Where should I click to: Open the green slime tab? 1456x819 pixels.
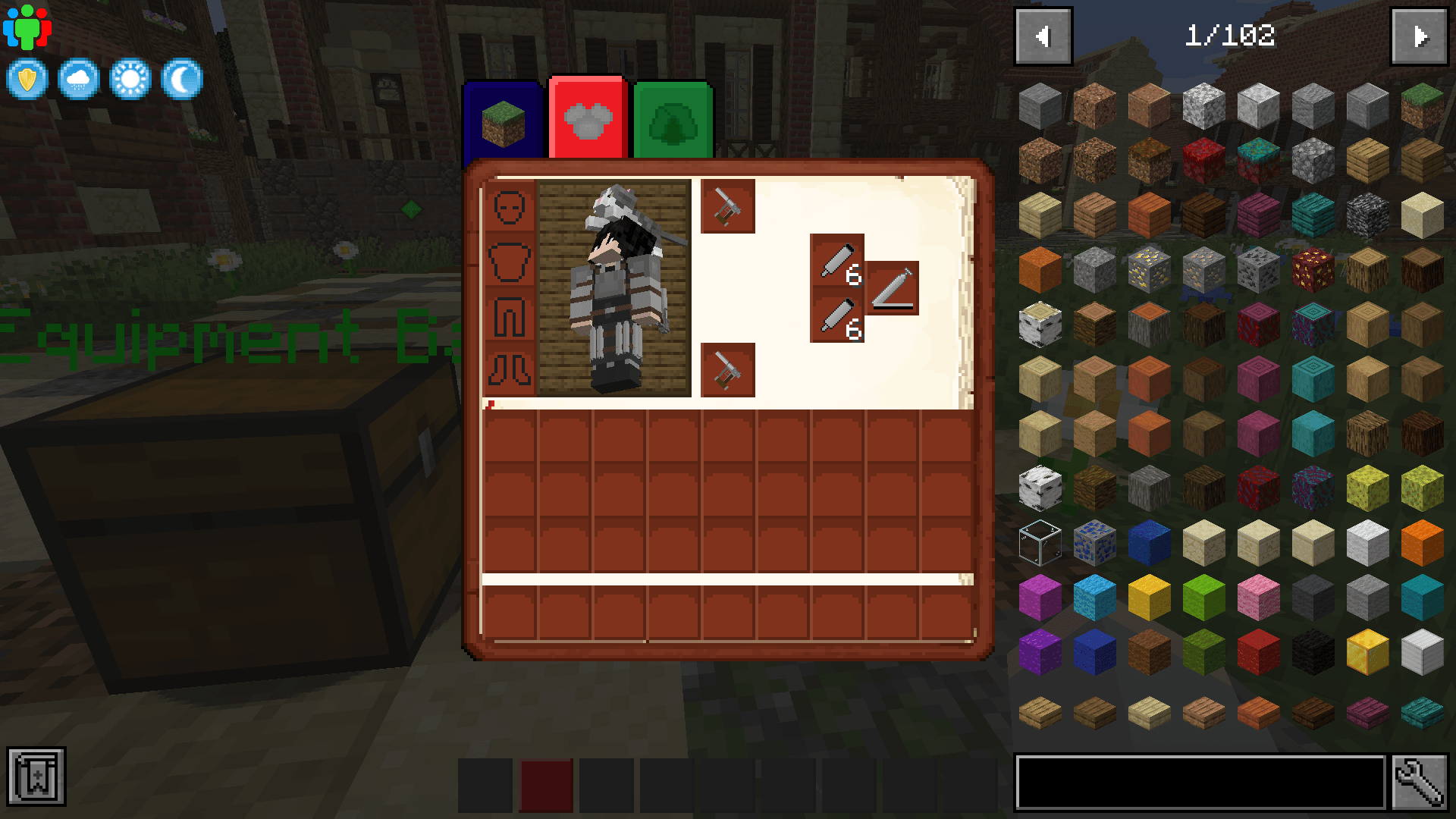[x=673, y=121]
